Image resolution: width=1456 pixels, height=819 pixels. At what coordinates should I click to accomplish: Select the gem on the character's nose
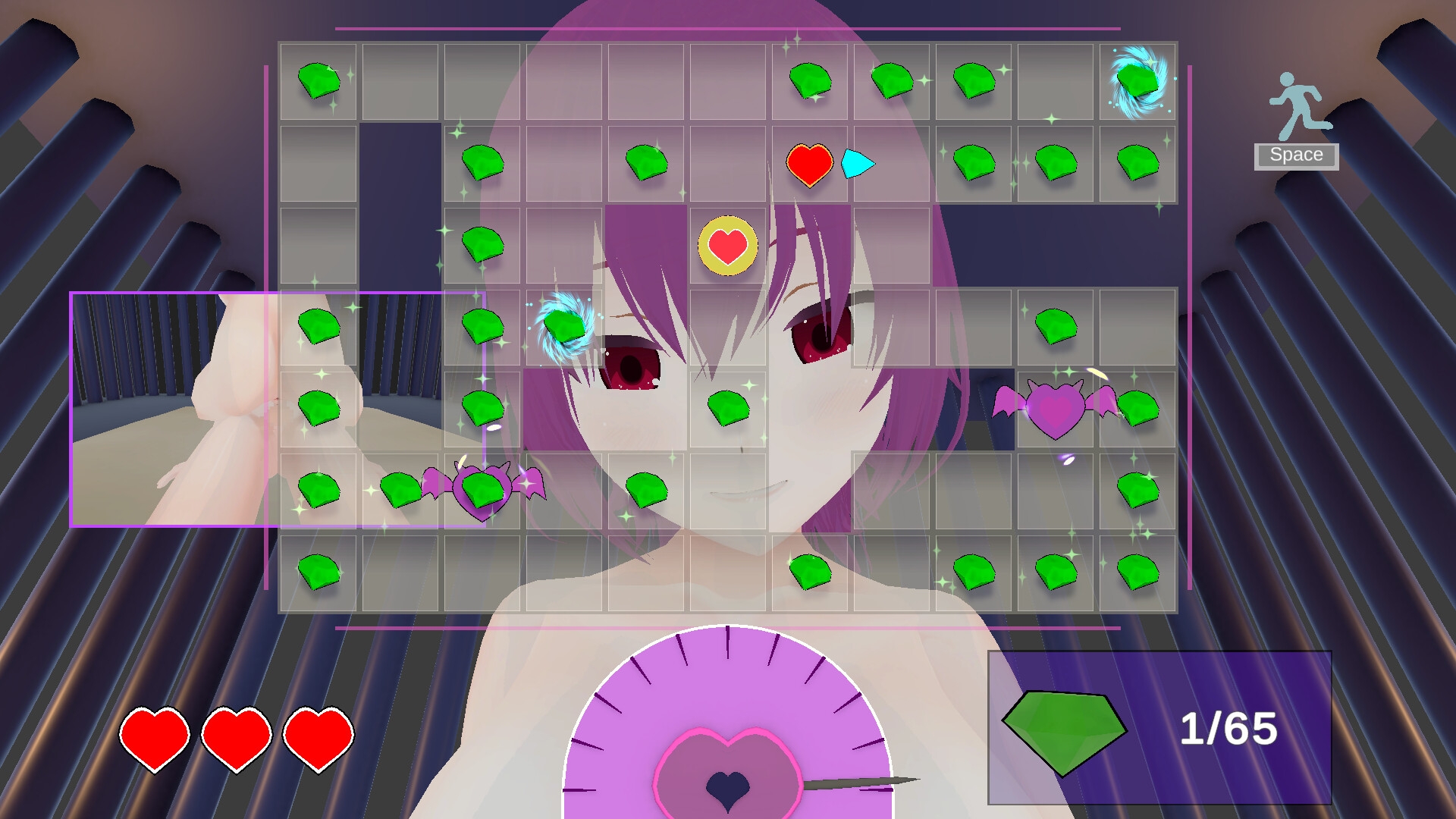point(726,409)
